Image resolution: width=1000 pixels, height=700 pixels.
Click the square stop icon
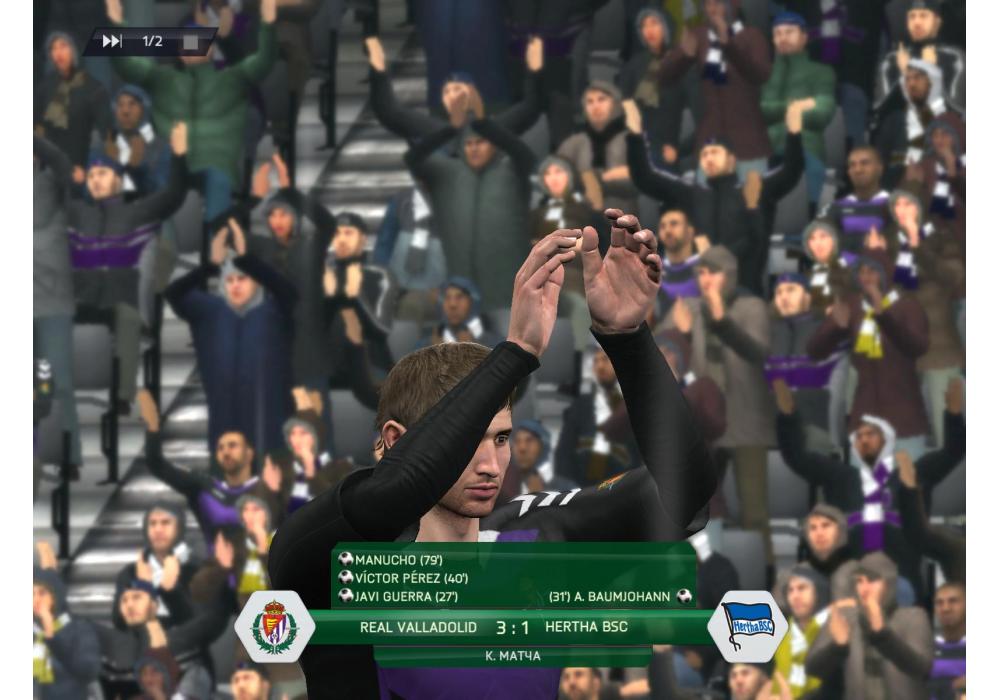coord(188,42)
